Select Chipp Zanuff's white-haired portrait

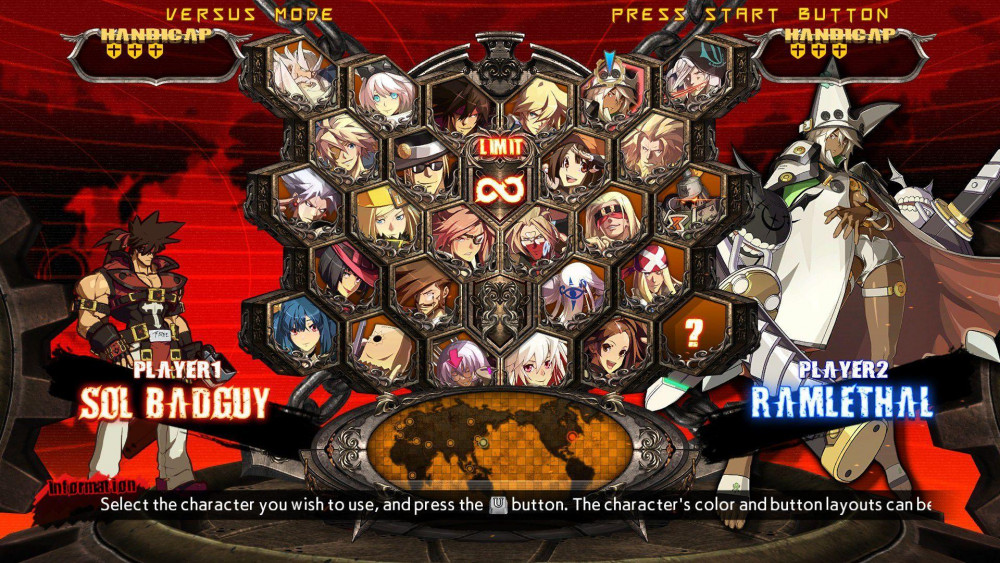pos(305,194)
